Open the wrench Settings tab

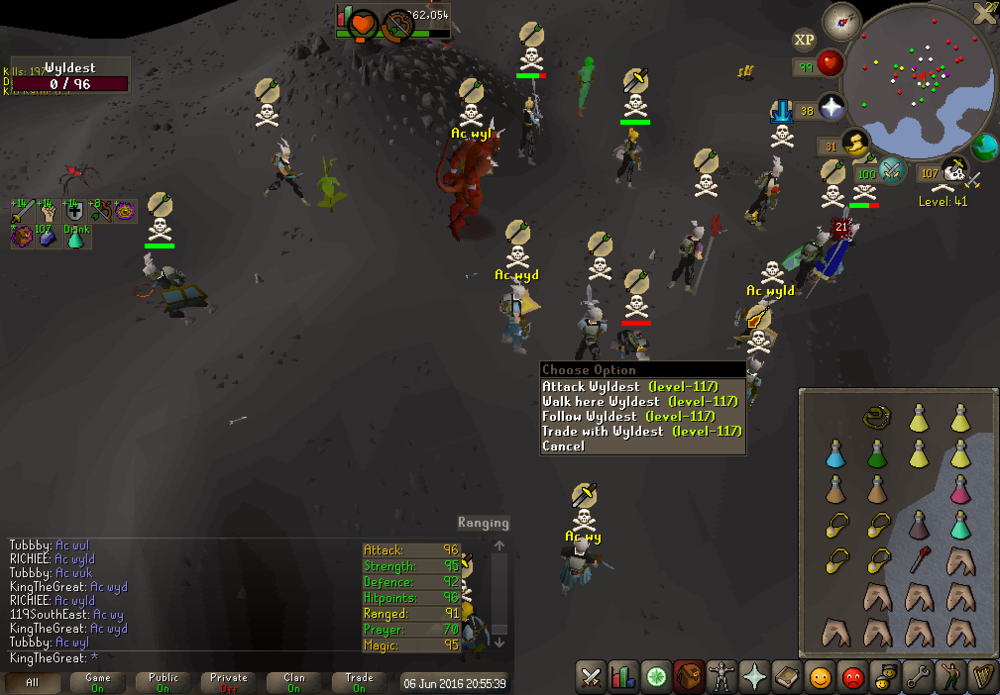(x=917, y=677)
